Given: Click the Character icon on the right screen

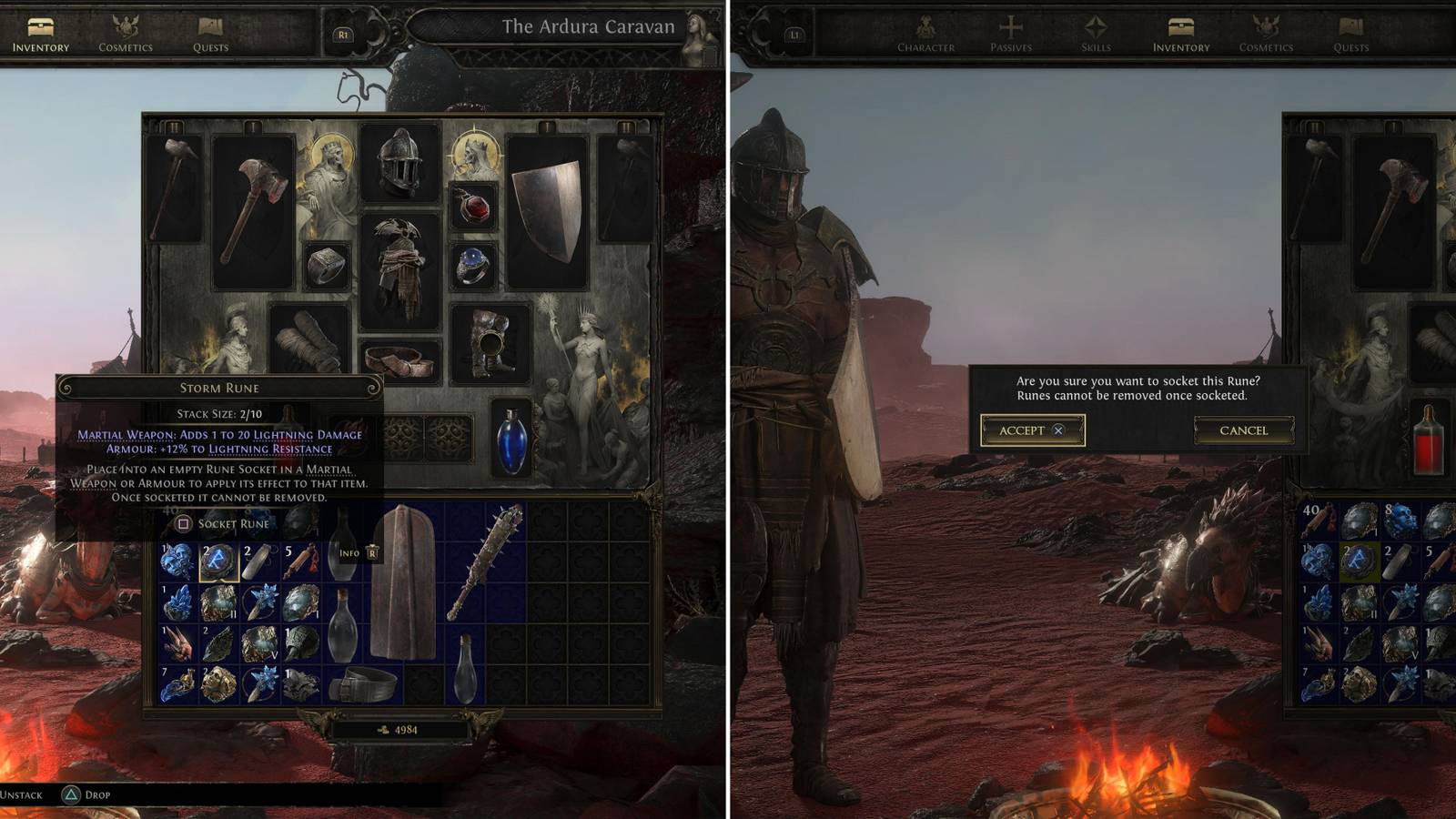Looking at the screenshot, I should [x=926, y=27].
